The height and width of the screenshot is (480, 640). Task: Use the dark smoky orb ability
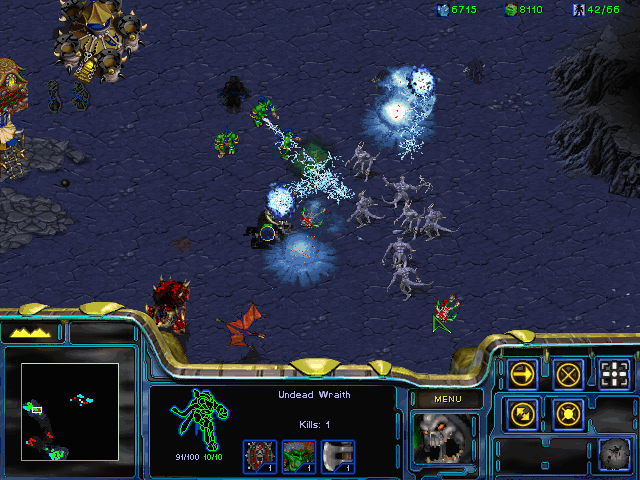(614, 452)
